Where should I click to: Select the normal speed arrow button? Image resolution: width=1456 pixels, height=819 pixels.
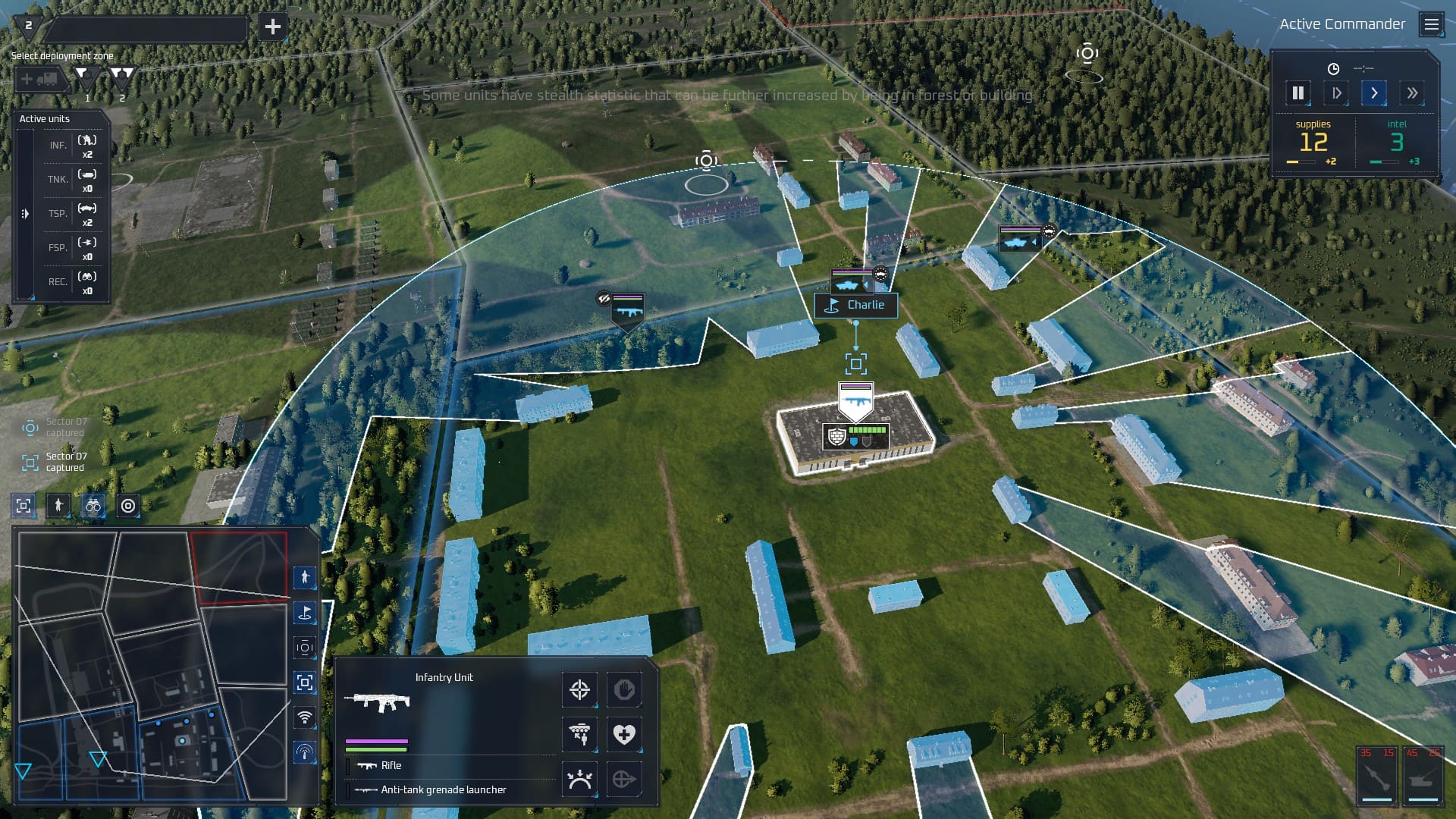coord(1373,93)
